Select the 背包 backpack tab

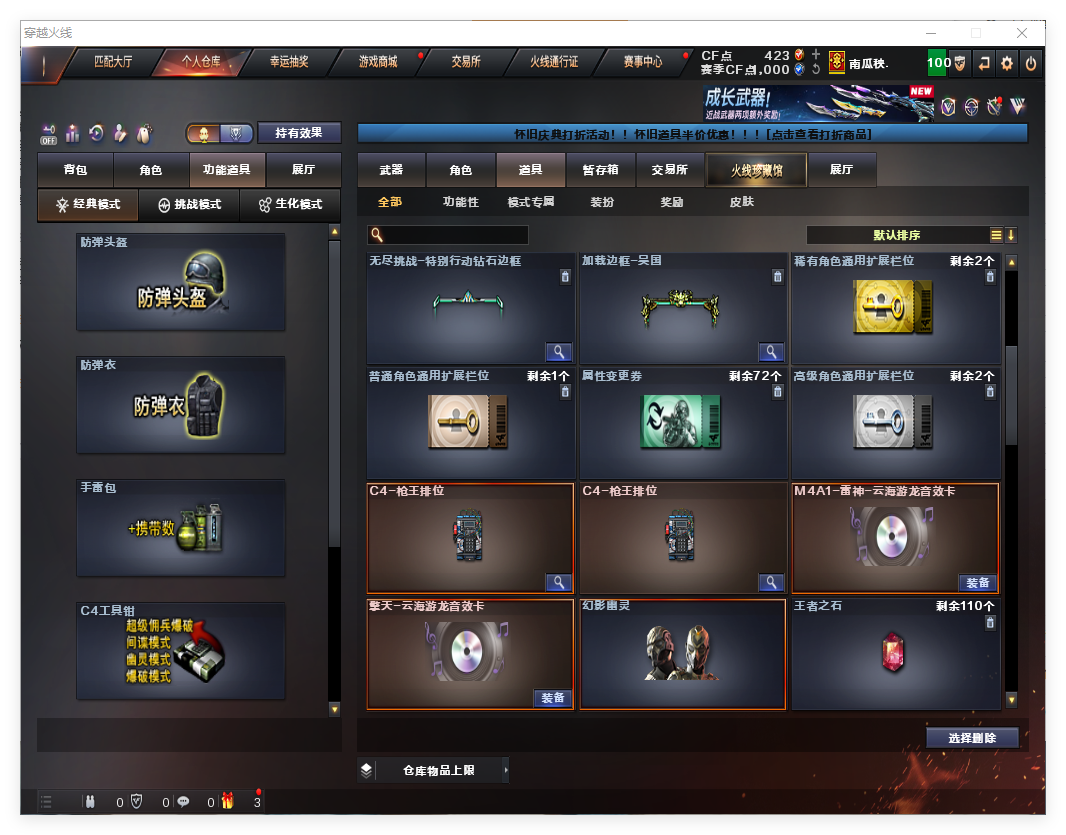point(75,170)
